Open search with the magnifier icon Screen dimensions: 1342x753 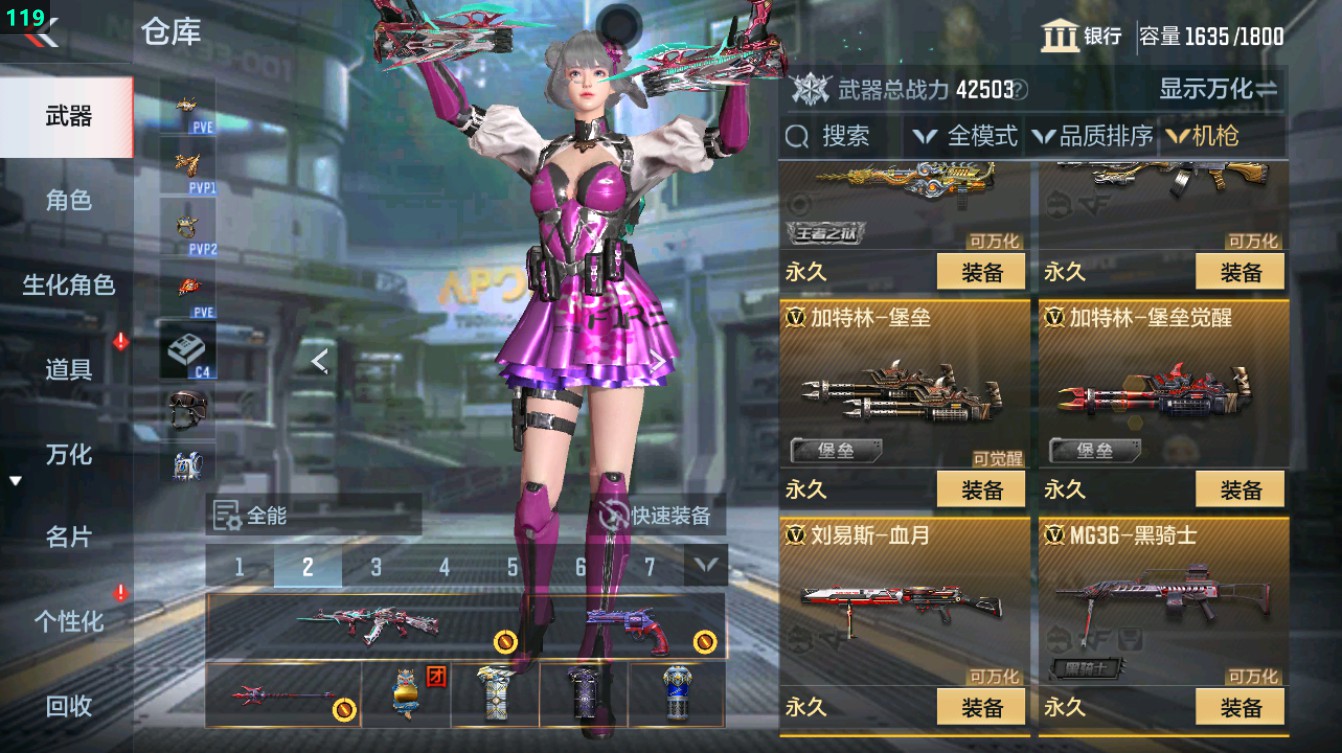(x=795, y=135)
